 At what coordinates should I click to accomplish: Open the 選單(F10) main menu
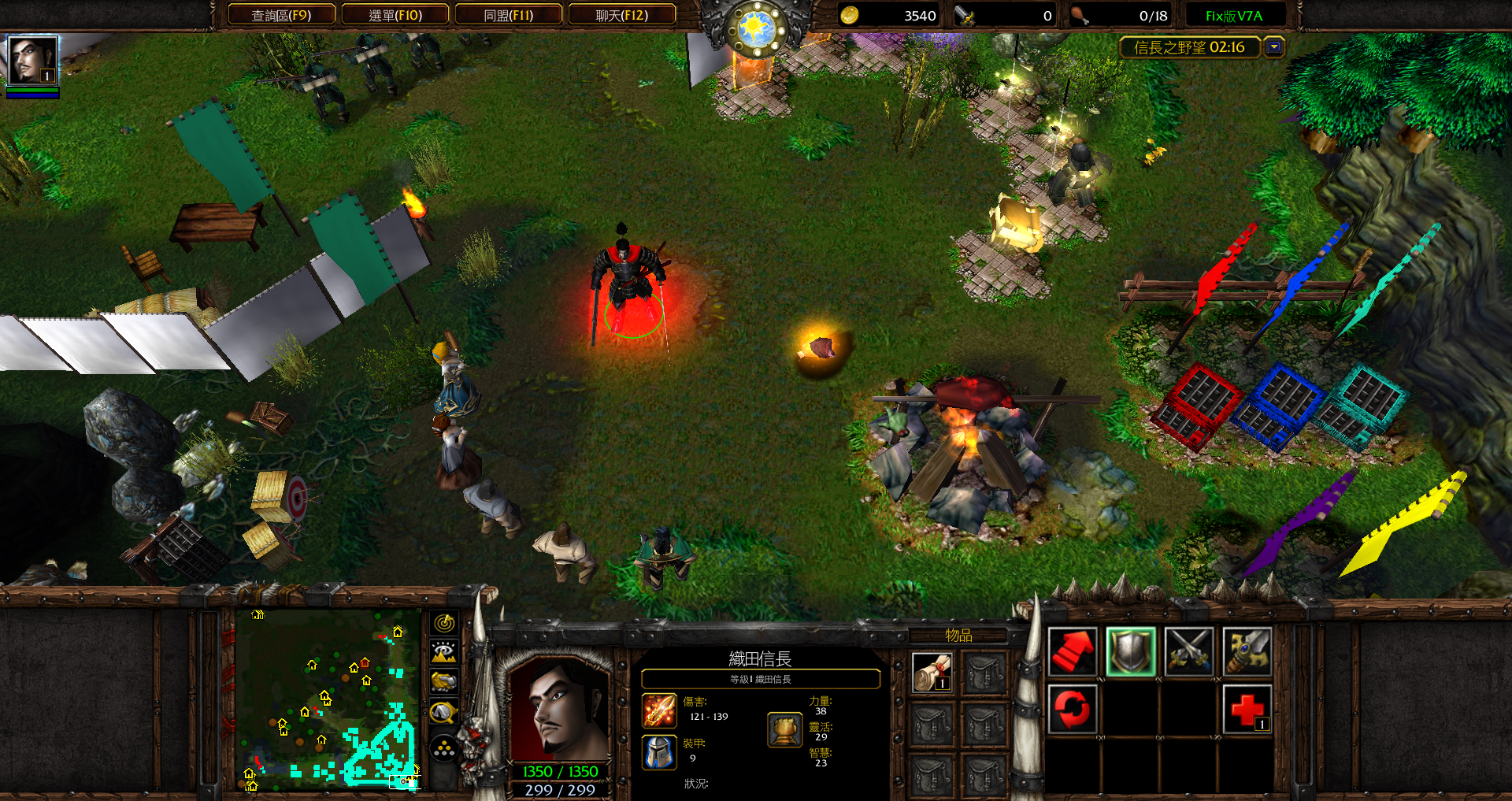coord(395,15)
